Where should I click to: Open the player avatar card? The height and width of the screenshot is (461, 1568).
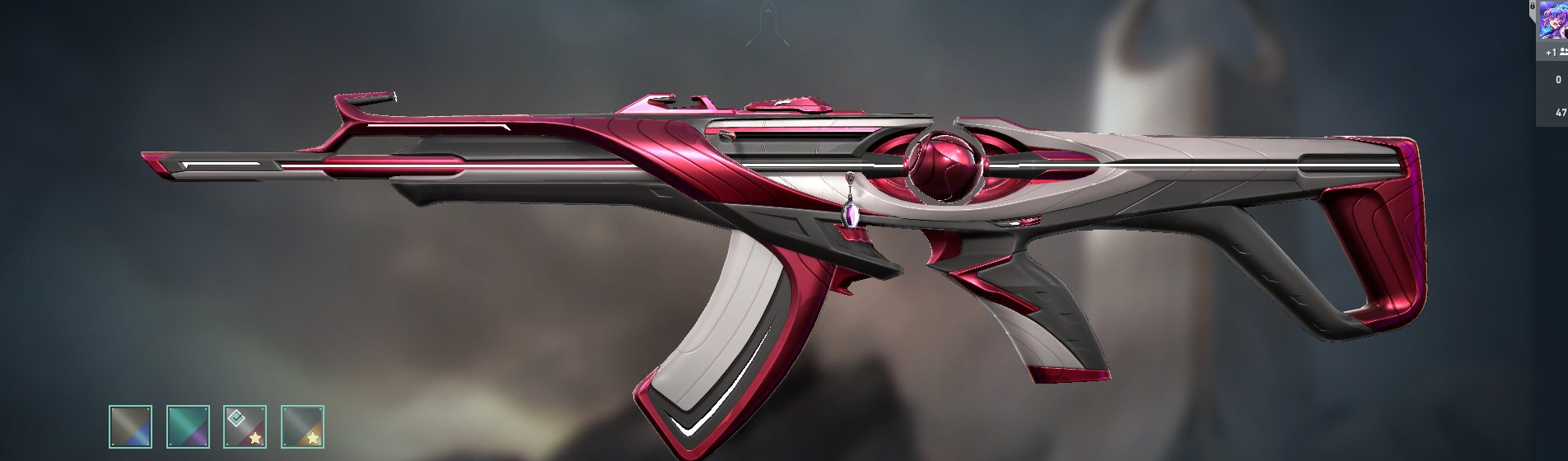pos(1554,21)
